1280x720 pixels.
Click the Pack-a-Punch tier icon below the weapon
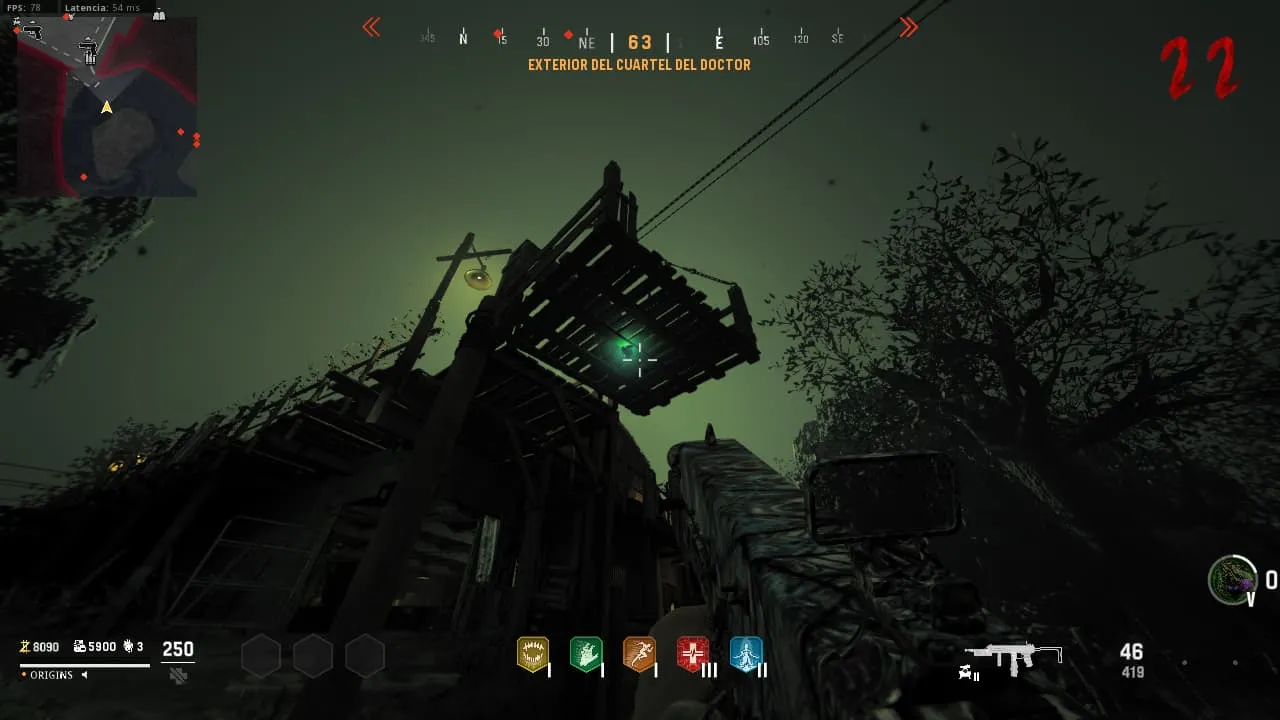970,676
